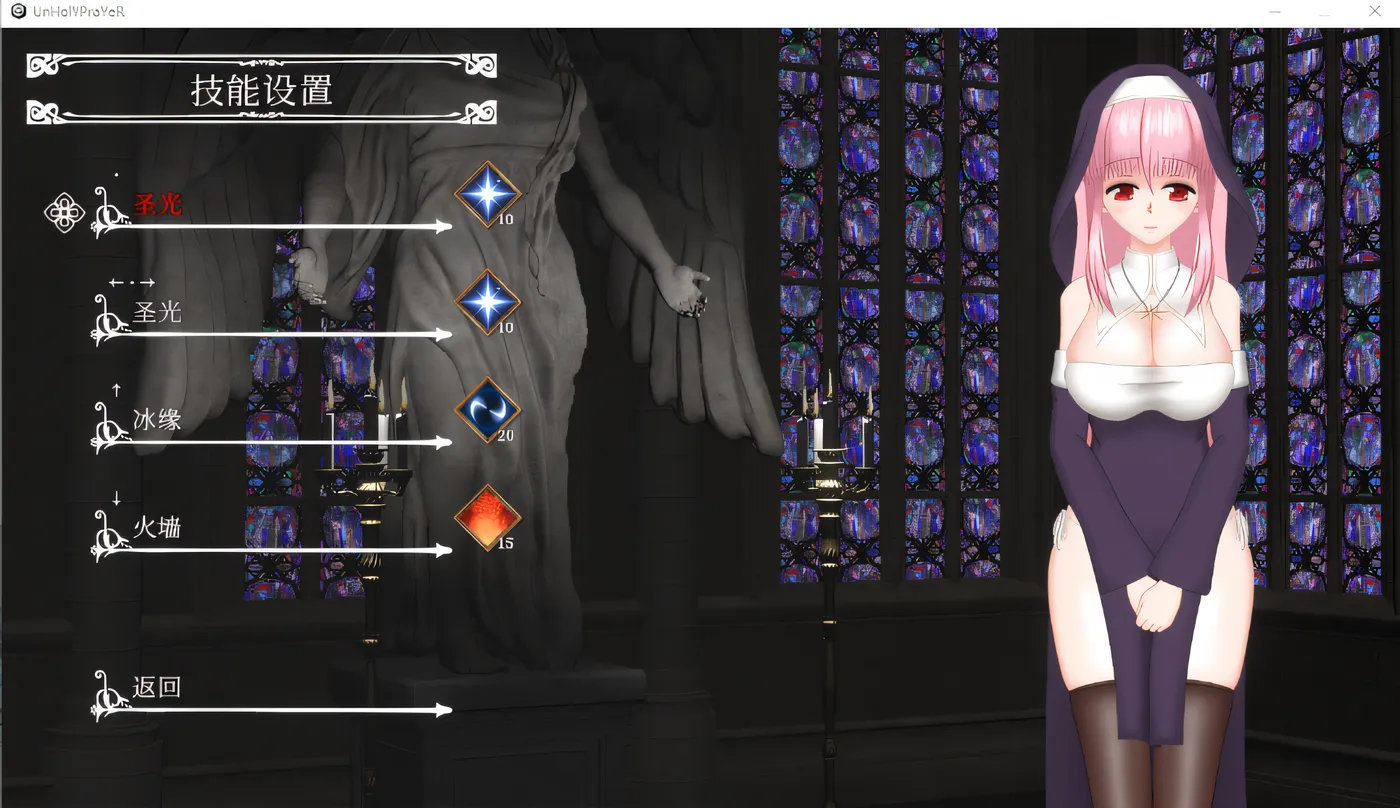Click the quatrefoil ornament left of red 圣光
The image size is (1400, 808).
click(x=63, y=212)
